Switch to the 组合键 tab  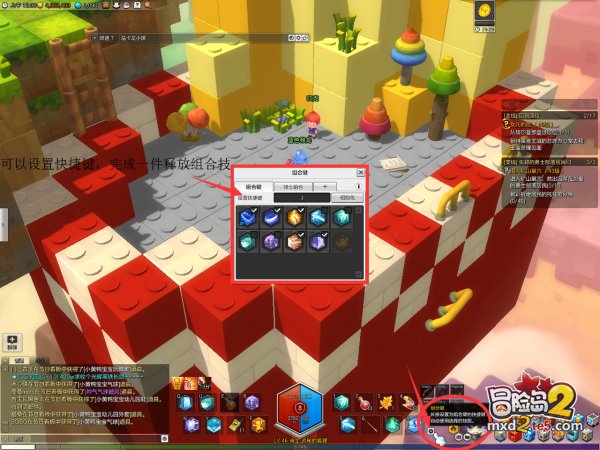(254, 186)
